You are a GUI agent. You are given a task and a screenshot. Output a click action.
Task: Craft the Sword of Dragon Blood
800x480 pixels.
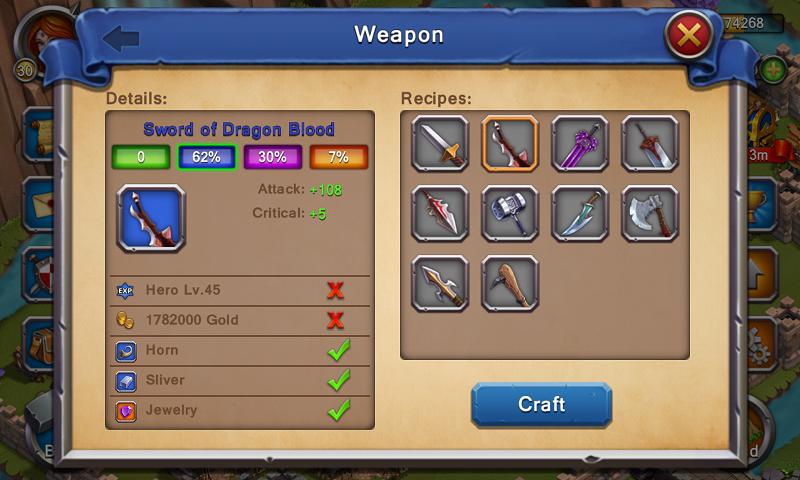pyautogui.click(x=541, y=405)
